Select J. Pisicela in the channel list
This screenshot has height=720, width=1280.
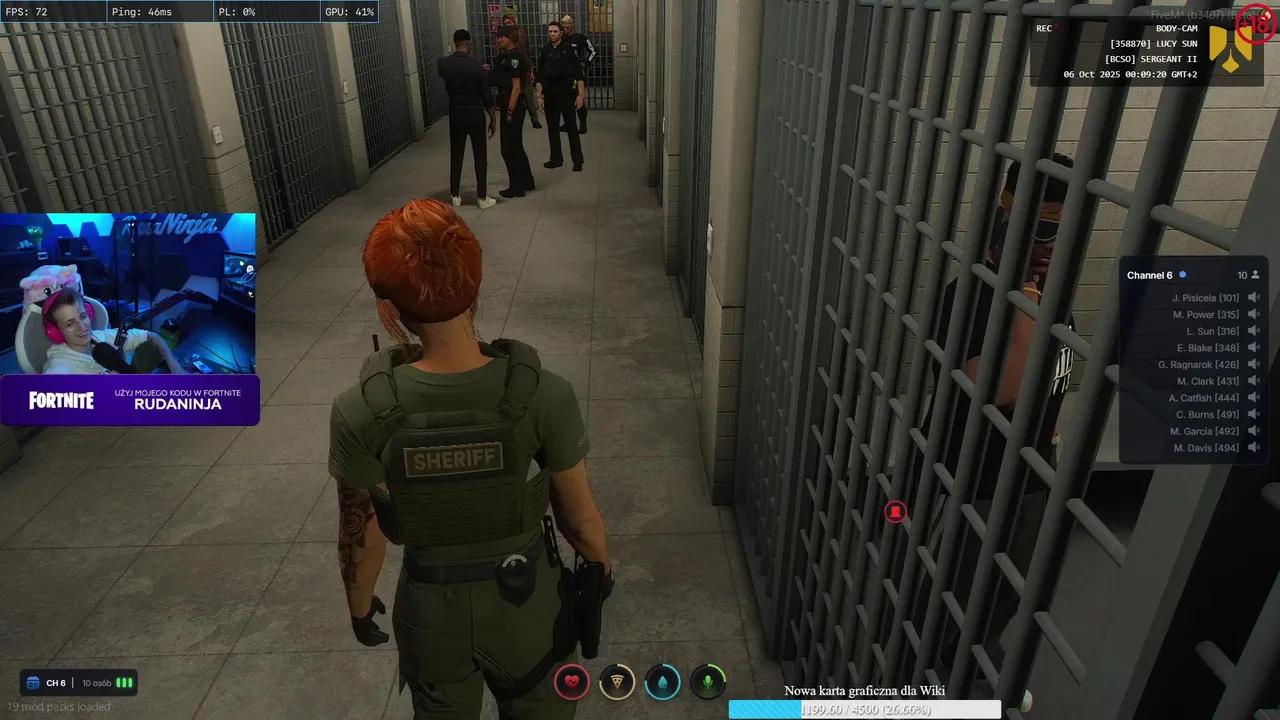(1205, 298)
